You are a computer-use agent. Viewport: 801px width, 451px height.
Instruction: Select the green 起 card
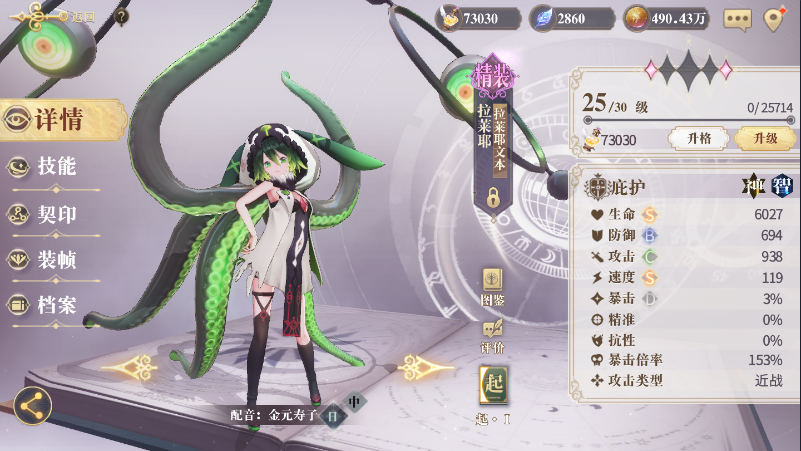493,386
